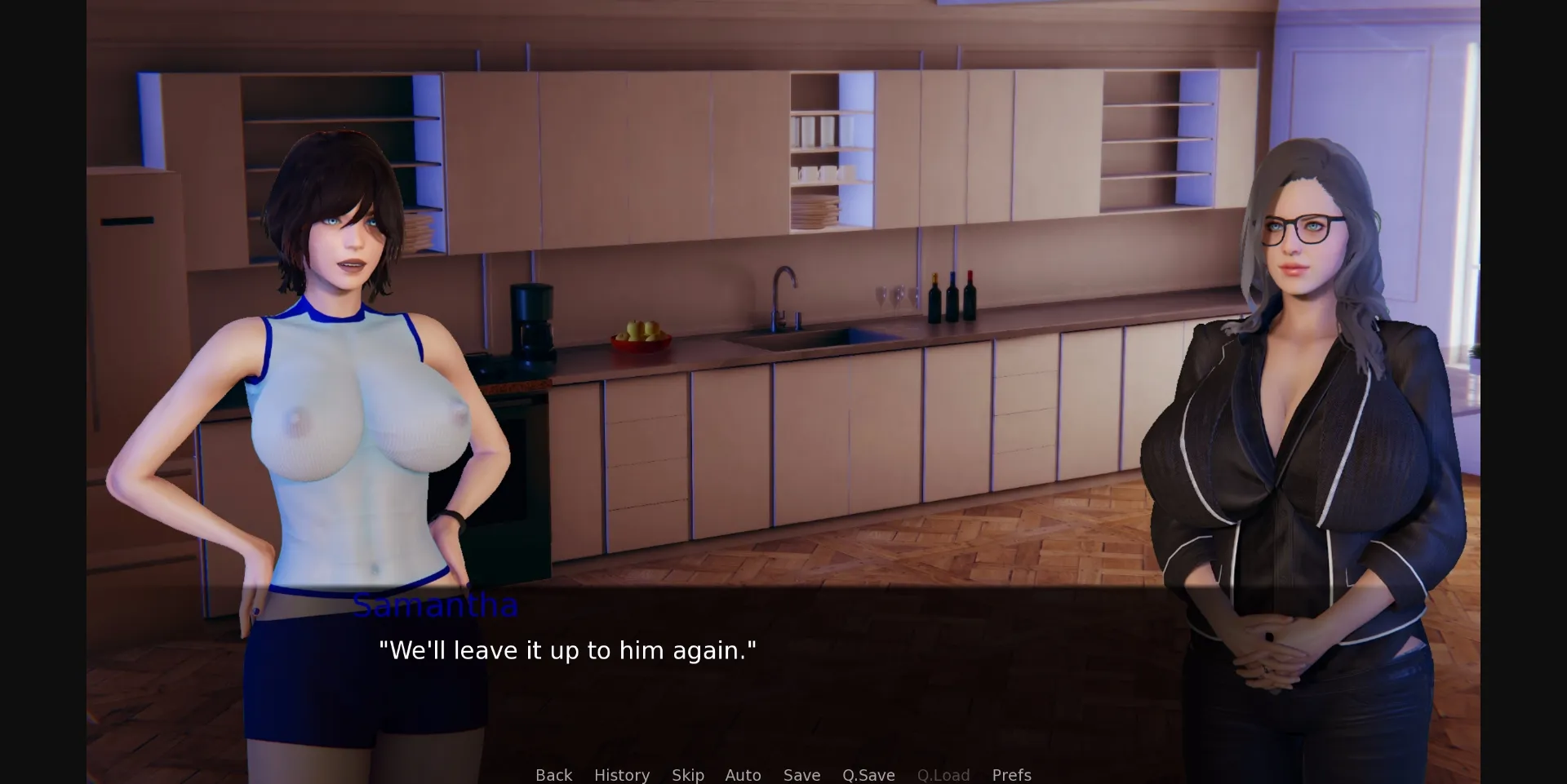Screen dimensions: 1567x784
Task: Open the History of past dialogue
Action: pyautogui.click(x=622, y=775)
